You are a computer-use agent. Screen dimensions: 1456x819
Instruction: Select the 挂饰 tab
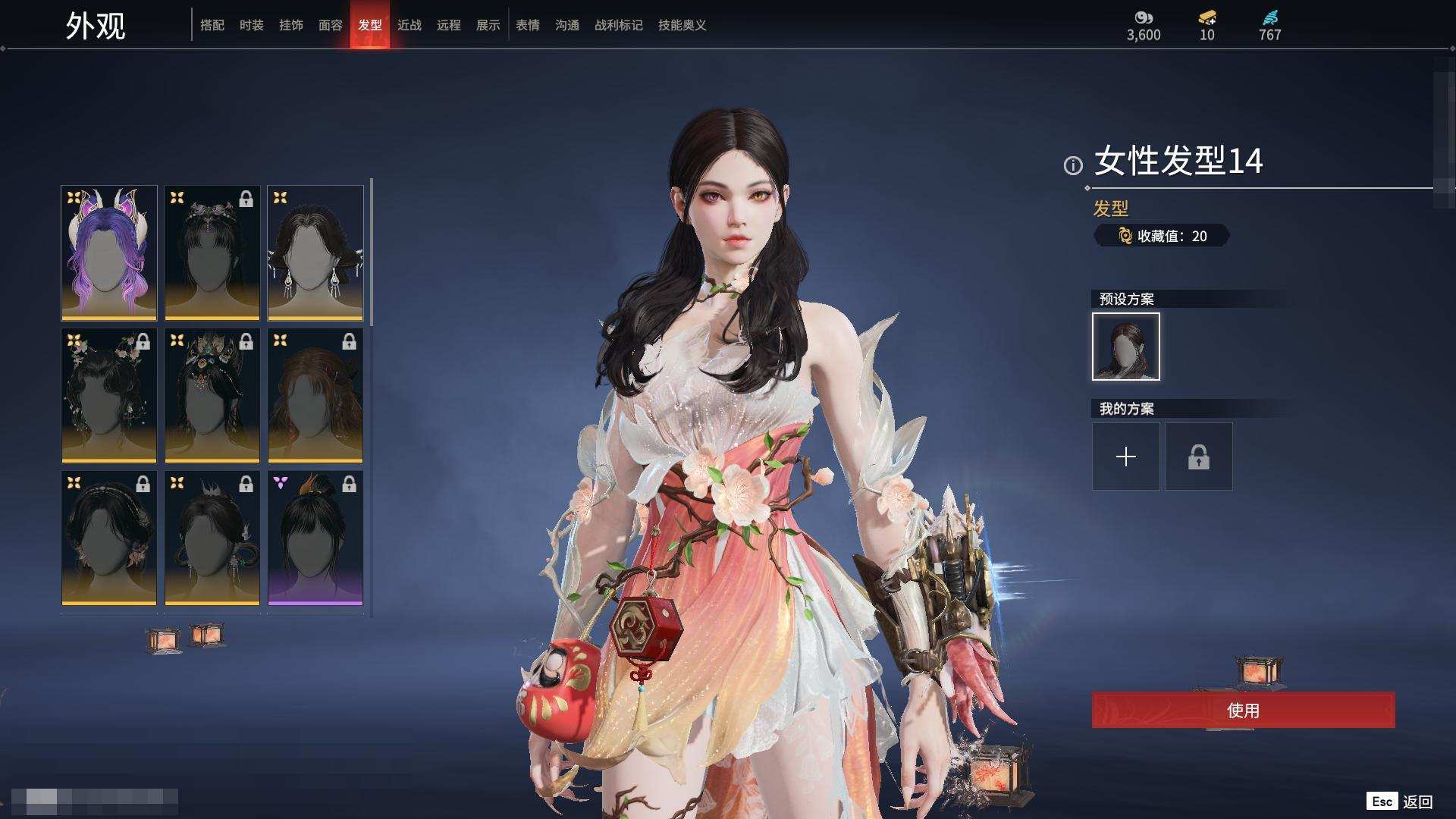291,25
